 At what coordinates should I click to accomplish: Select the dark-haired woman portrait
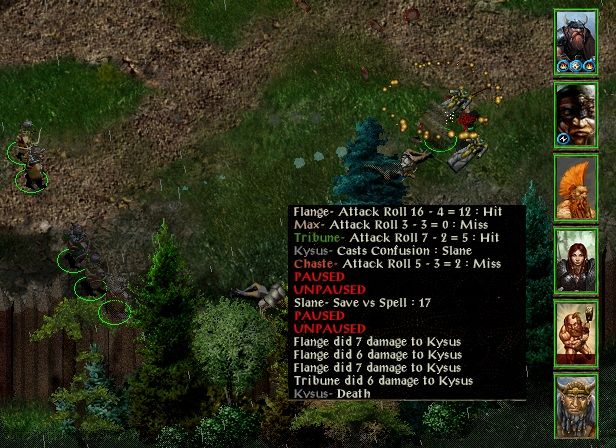point(576,260)
